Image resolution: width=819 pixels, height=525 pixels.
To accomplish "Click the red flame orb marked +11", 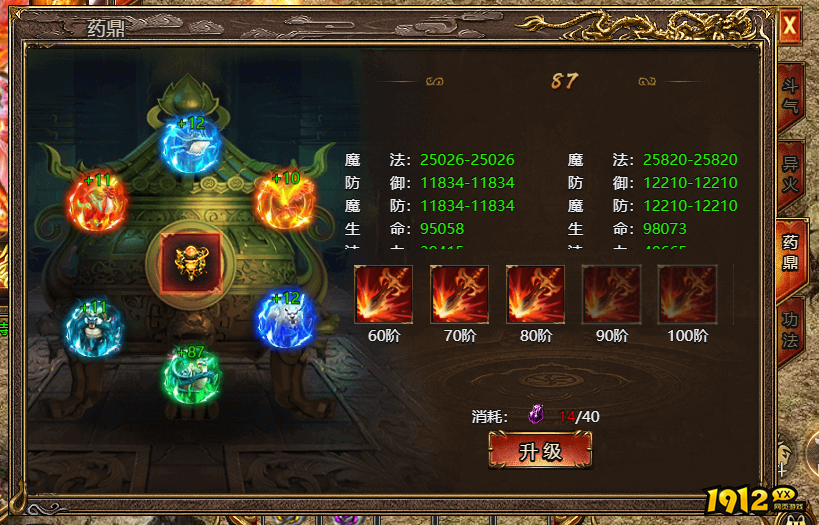I will tap(96, 202).
